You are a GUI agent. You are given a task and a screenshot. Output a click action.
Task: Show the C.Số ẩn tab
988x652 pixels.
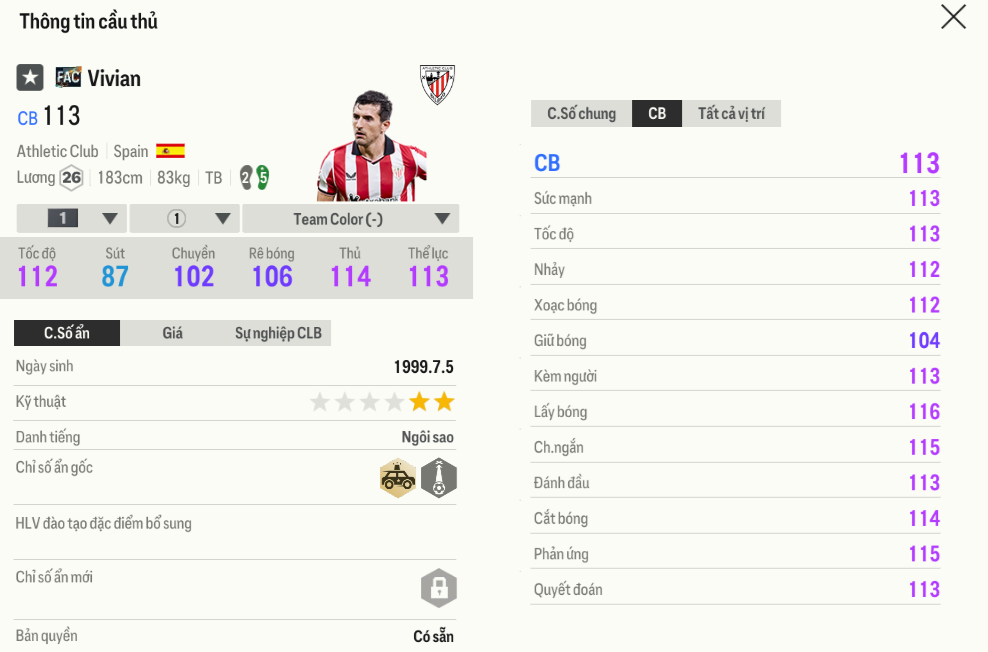pyautogui.click(x=67, y=333)
